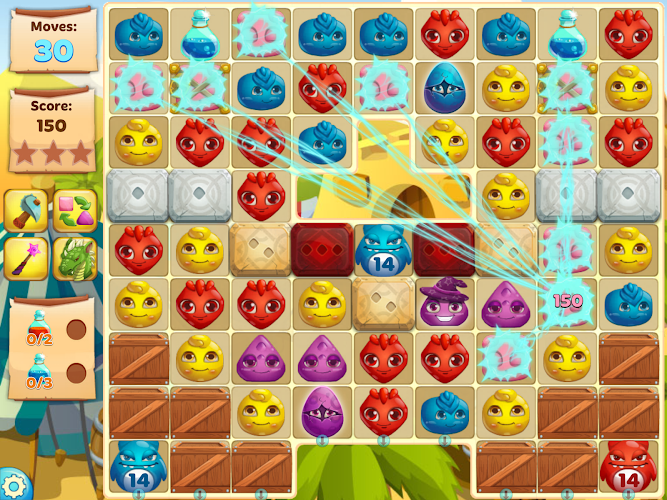The image size is (667, 500).
Task: Use the shuffle pieces booster
Action: click(x=75, y=211)
